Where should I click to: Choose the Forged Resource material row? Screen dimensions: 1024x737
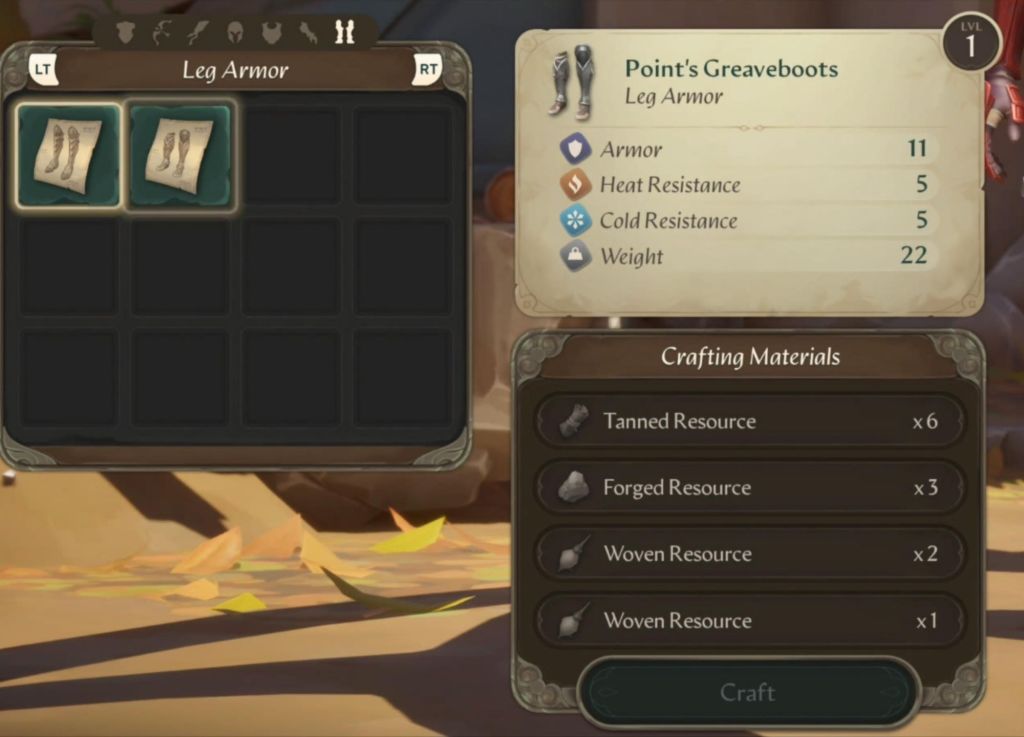tap(749, 488)
